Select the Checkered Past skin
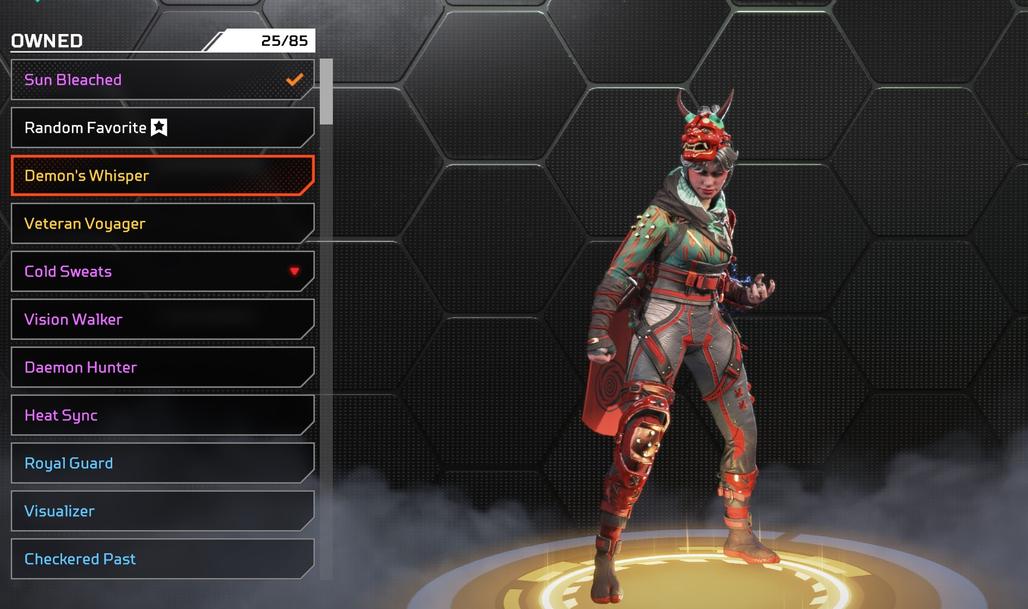 pyautogui.click(x=162, y=559)
